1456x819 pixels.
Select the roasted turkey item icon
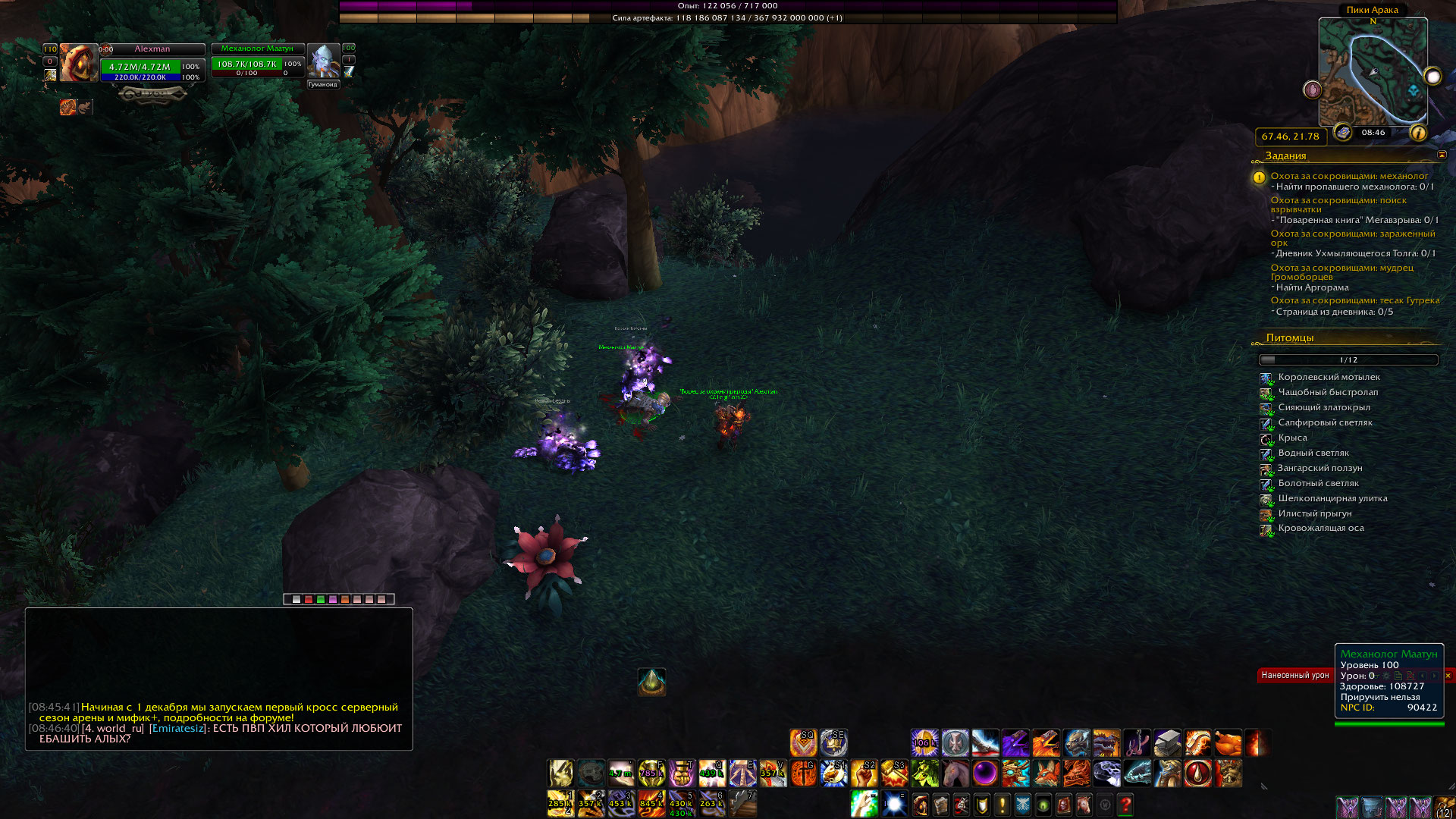[1228, 743]
